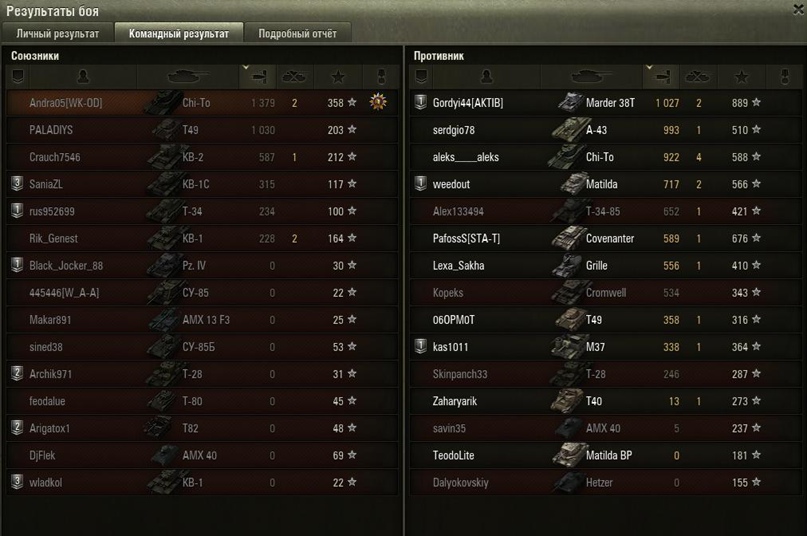Sort enemy team by experience star column

tap(741, 76)
